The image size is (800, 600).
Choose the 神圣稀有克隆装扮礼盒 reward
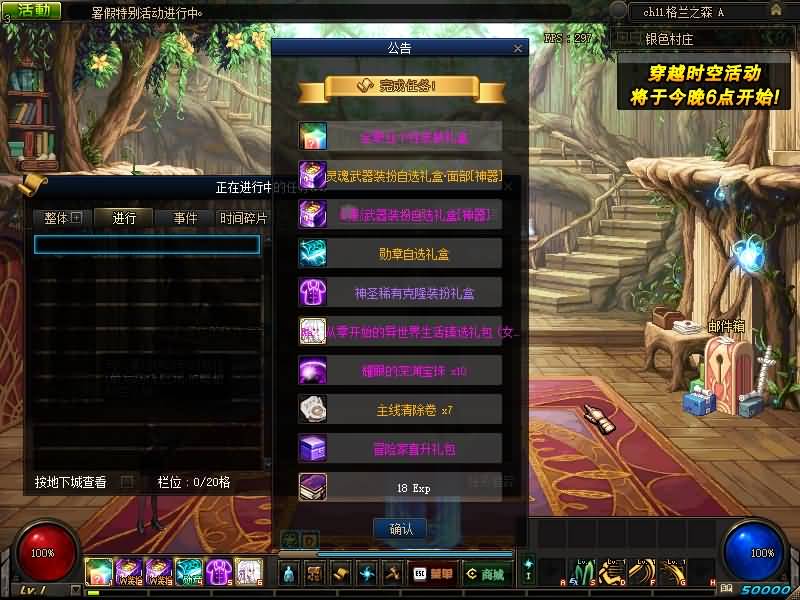(400, 293)
